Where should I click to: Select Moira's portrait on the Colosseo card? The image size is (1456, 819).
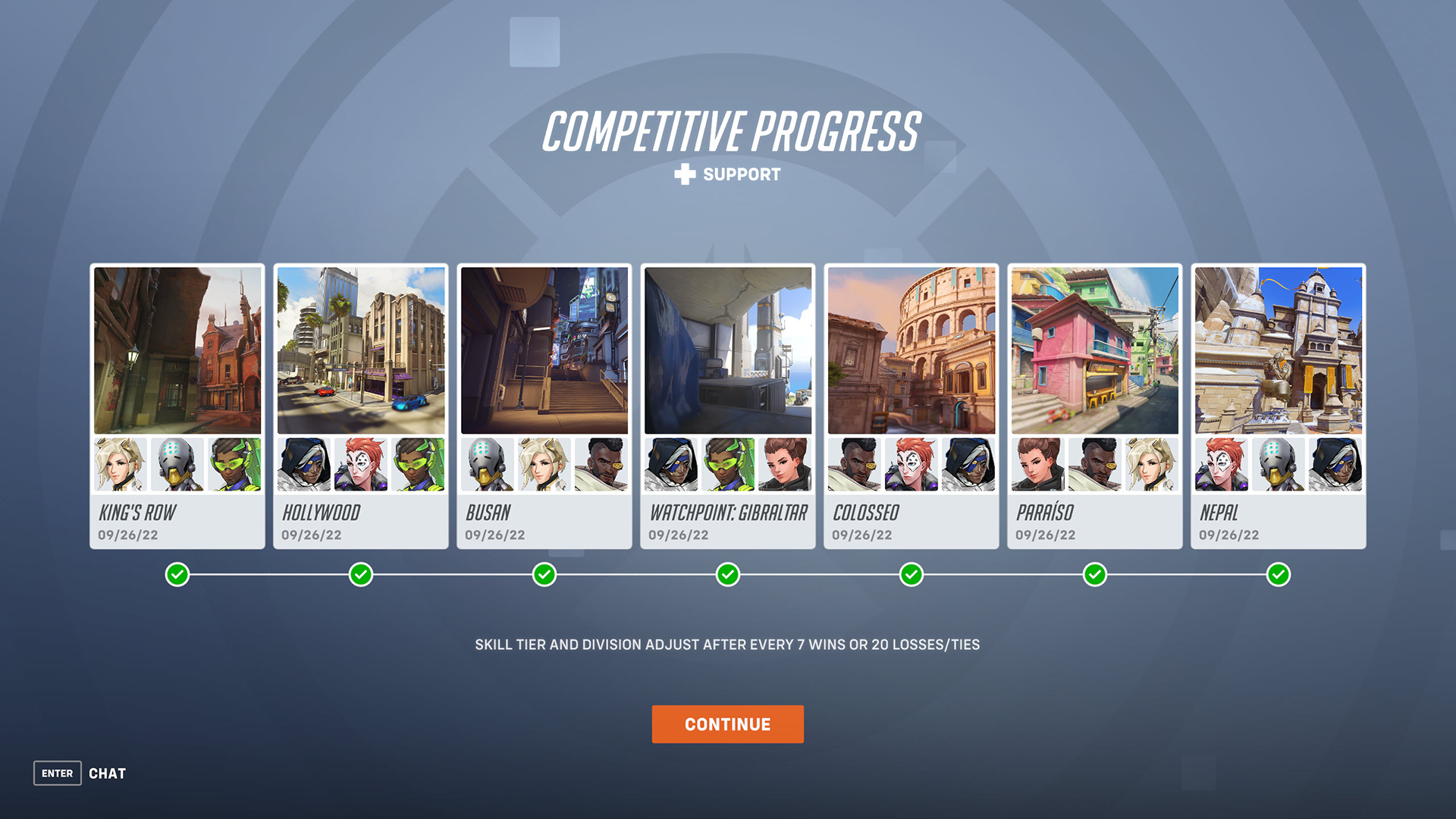coord(911,465)
